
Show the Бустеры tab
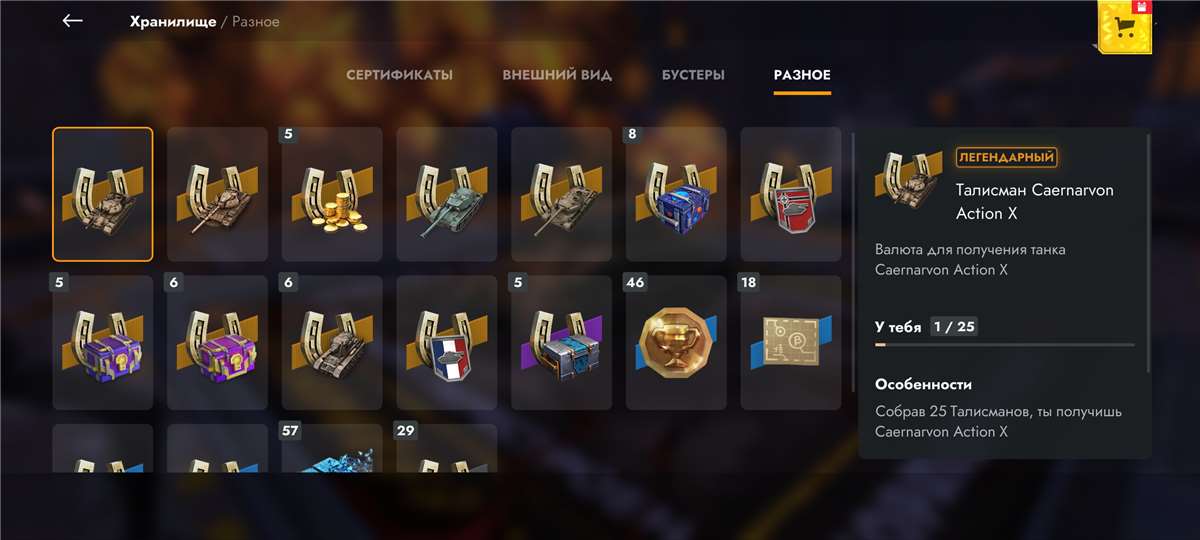click(693, 75)
